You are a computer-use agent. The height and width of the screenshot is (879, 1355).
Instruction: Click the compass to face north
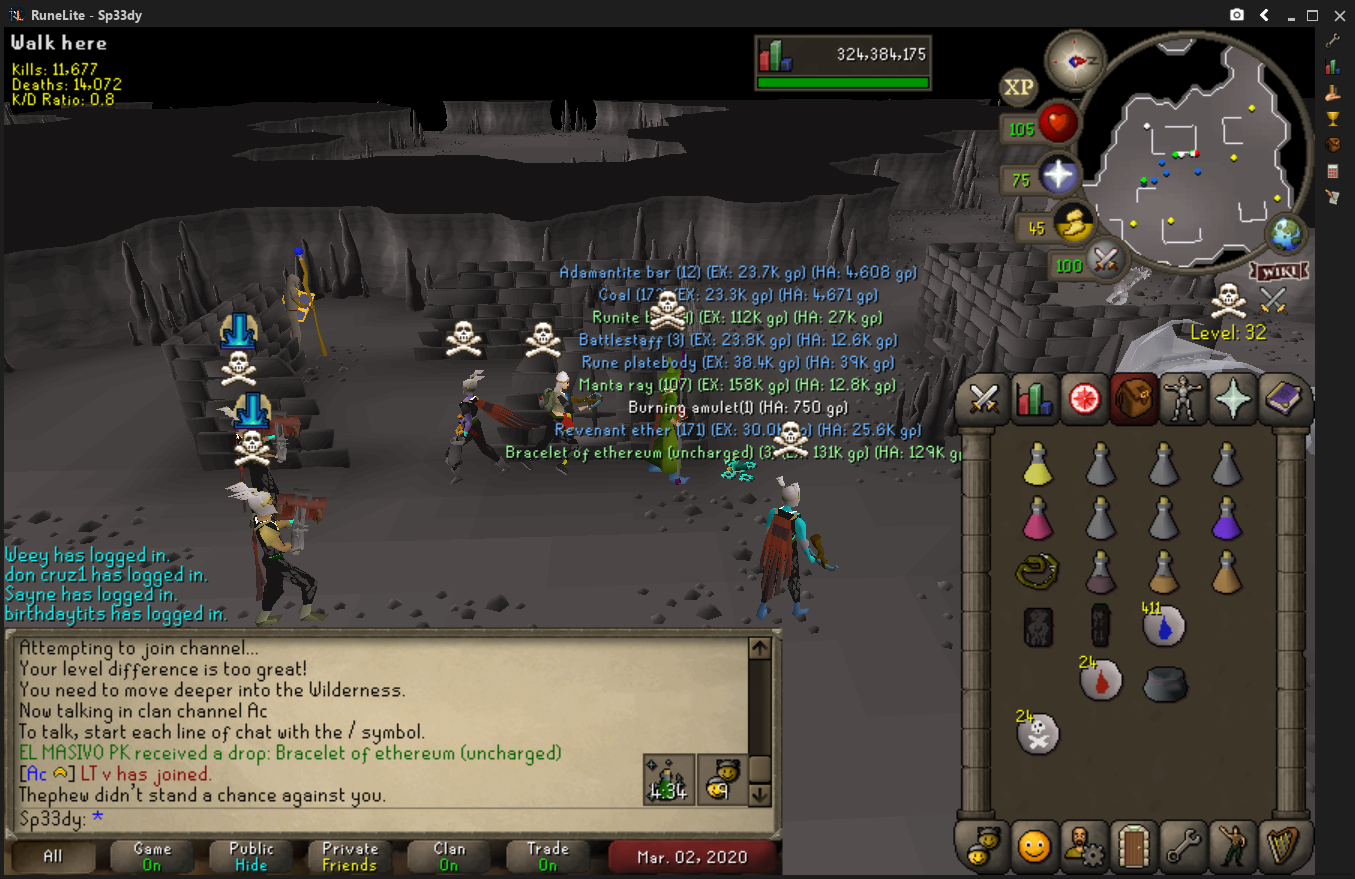tap(1075, 60)
